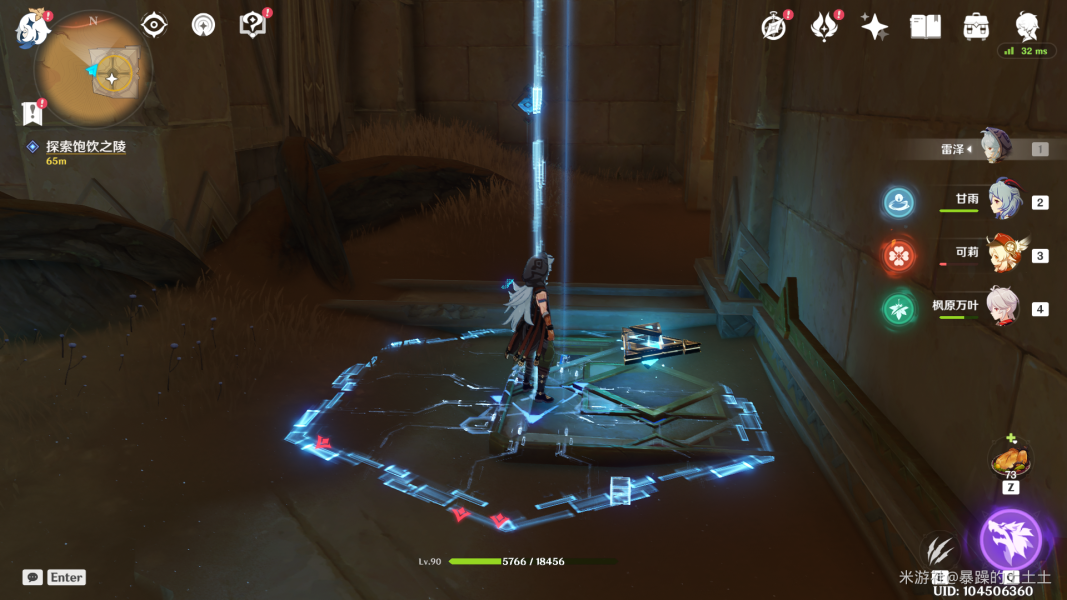This screenshot has height=600, width=1067.
Task: Switch to party member 枫原万叶
Action: point(1002,308)
